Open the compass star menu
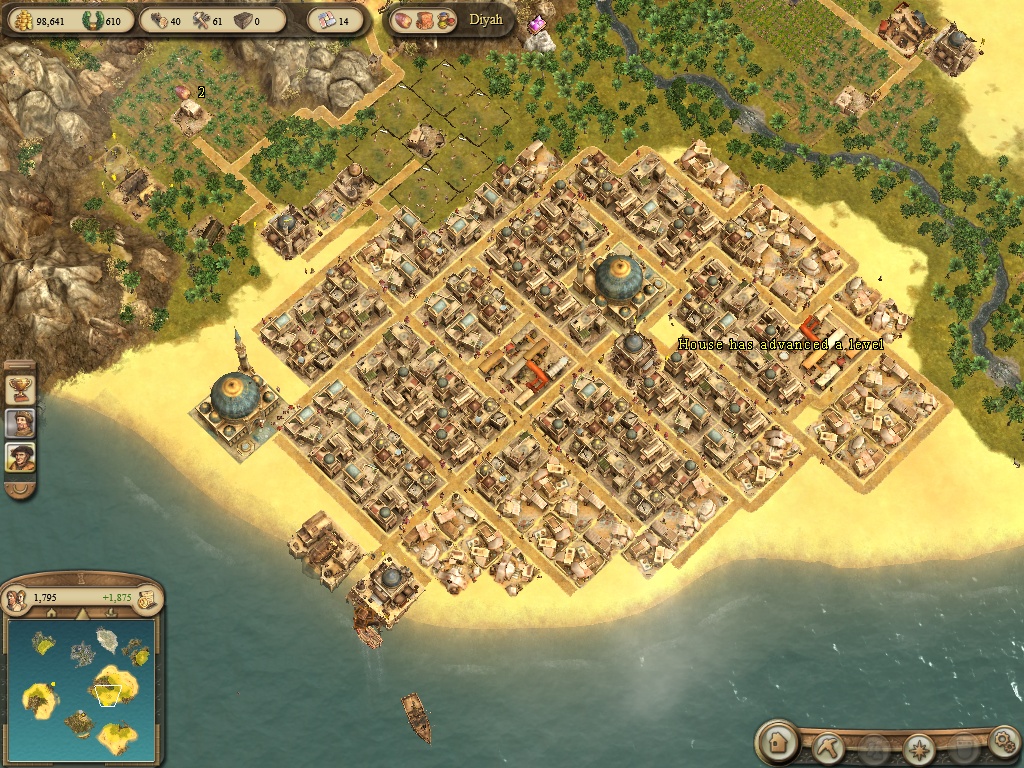Screen dimensions: 1024x768 pyautogui.click(x=919, y=747)
